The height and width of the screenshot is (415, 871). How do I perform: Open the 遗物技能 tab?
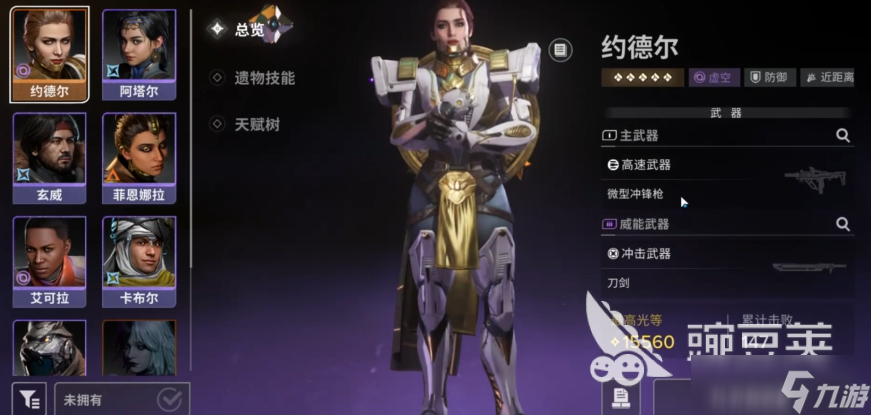(264, 77)
